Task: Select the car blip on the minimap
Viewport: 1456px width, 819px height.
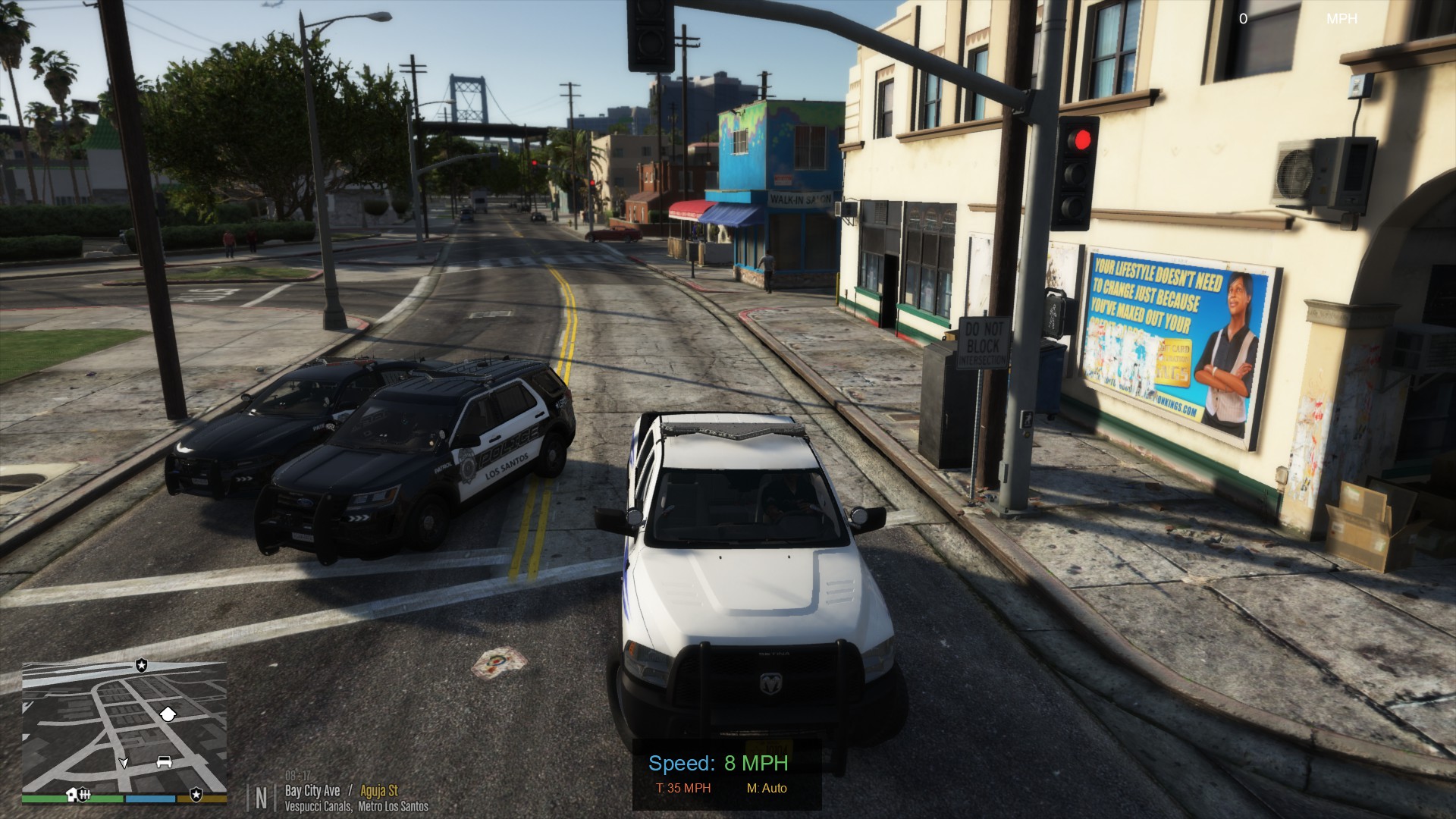Action: click(164, 761)
